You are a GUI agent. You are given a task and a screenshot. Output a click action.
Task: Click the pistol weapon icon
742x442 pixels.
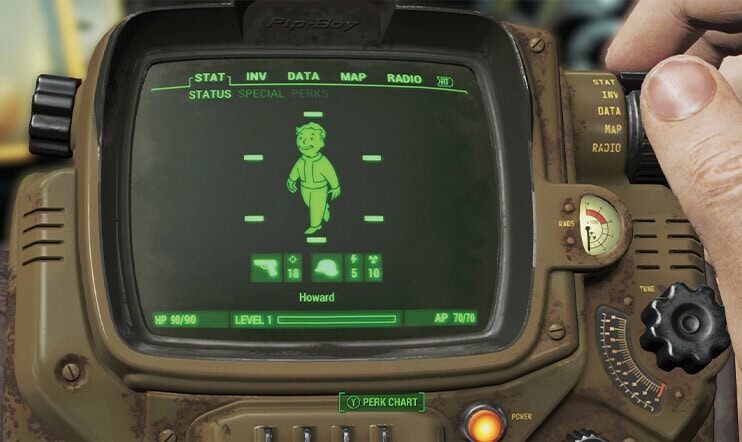(266, 268)
